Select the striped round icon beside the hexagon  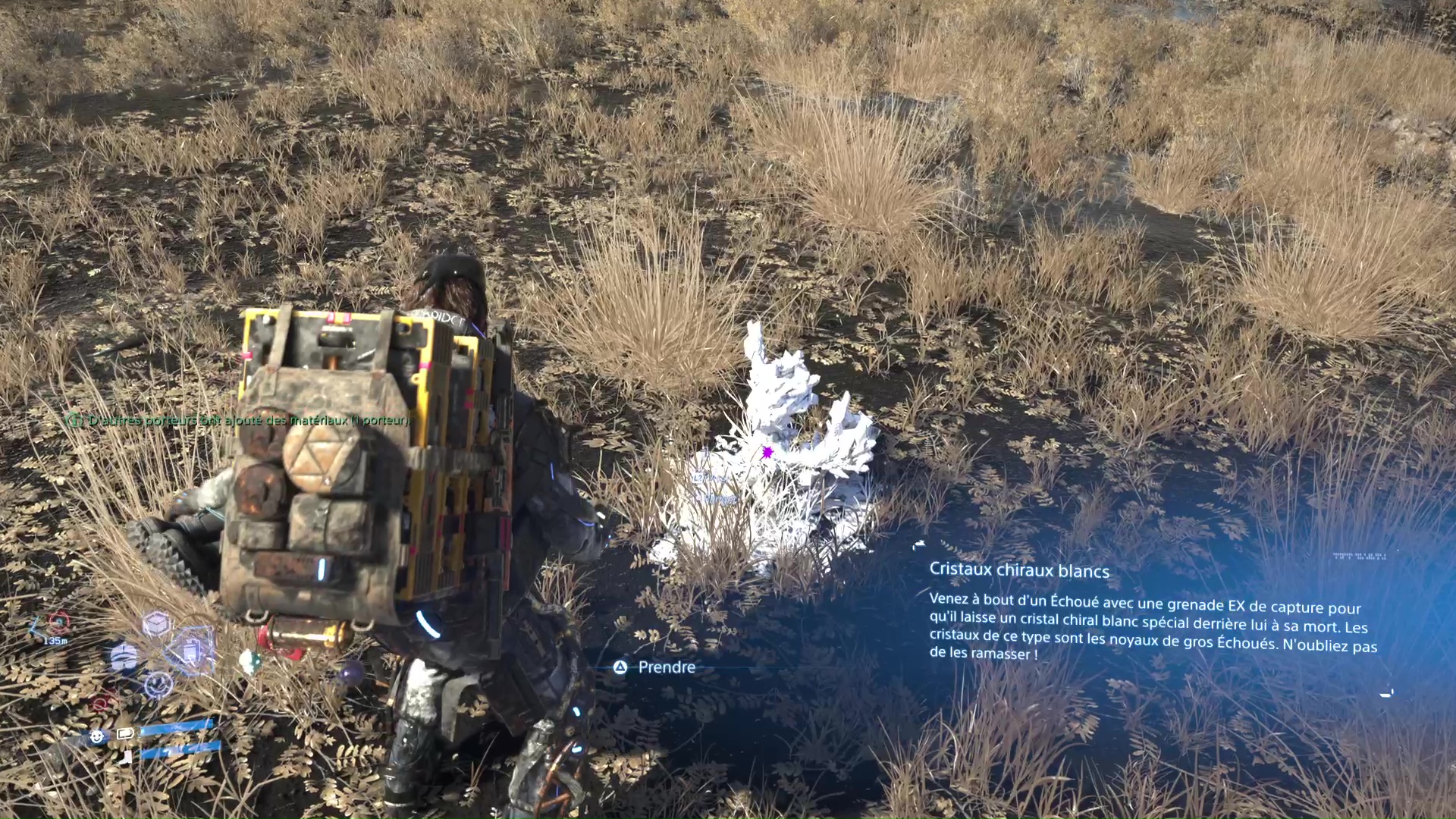tap(124, 658)
